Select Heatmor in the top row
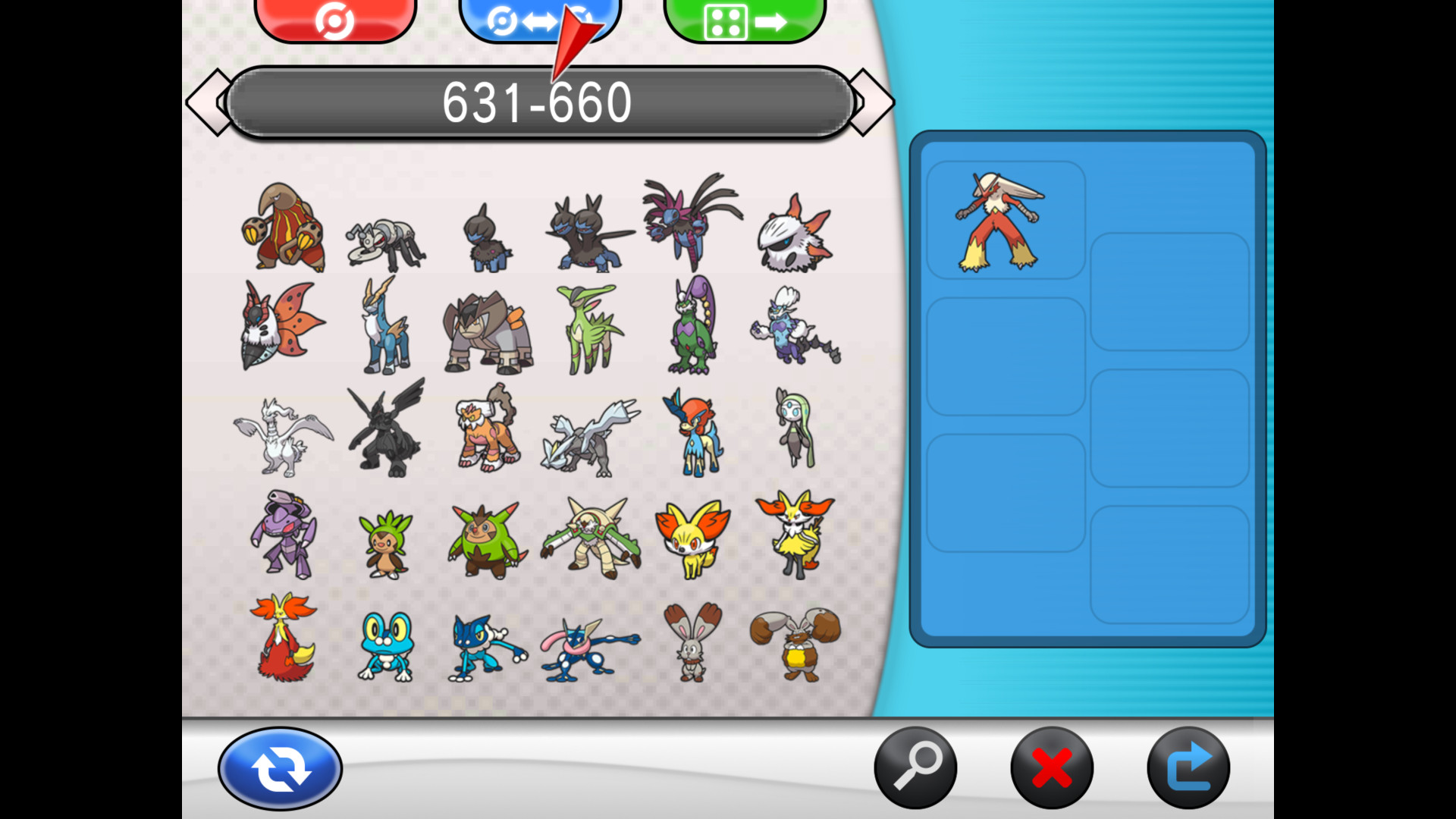Viewport: 1456px width, 819px height. [284, 227]
